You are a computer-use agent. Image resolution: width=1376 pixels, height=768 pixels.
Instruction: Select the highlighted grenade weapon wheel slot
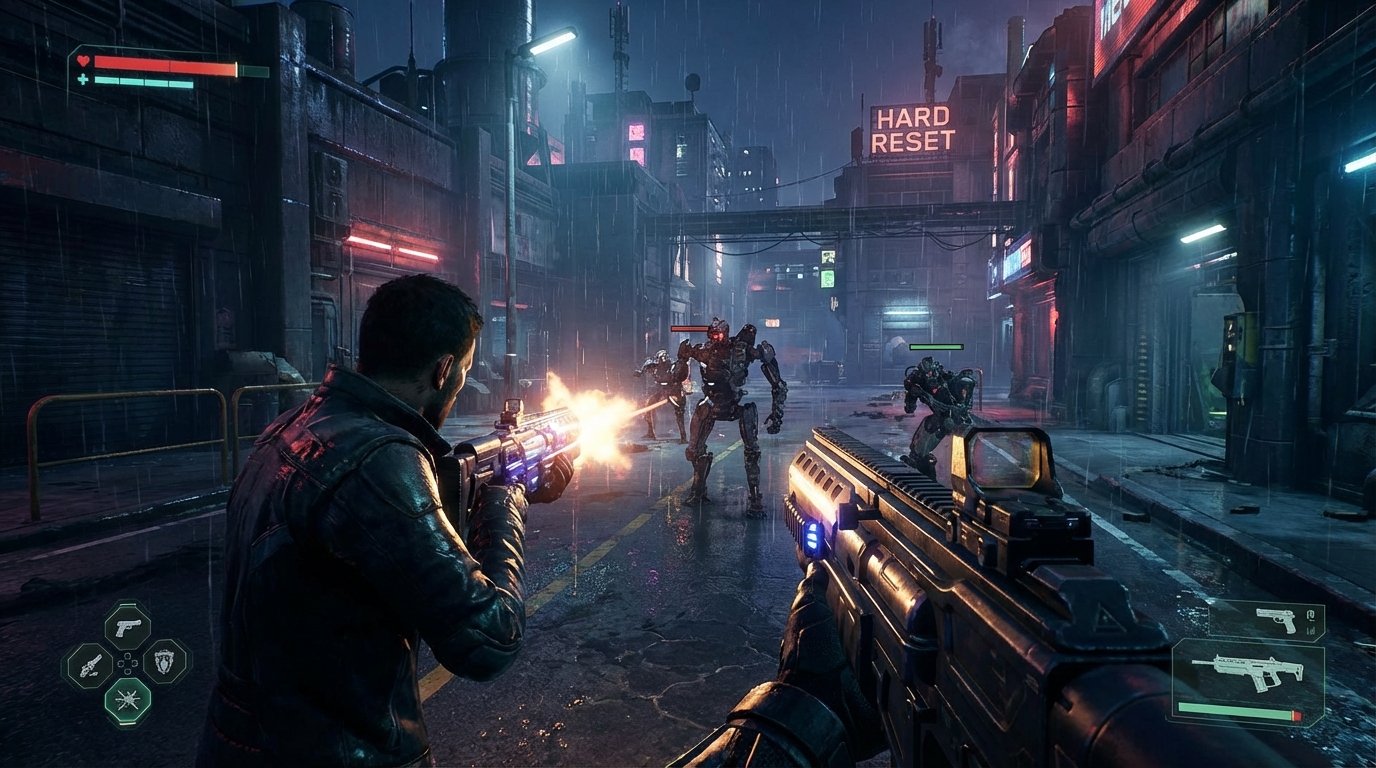tap(128, 698)
